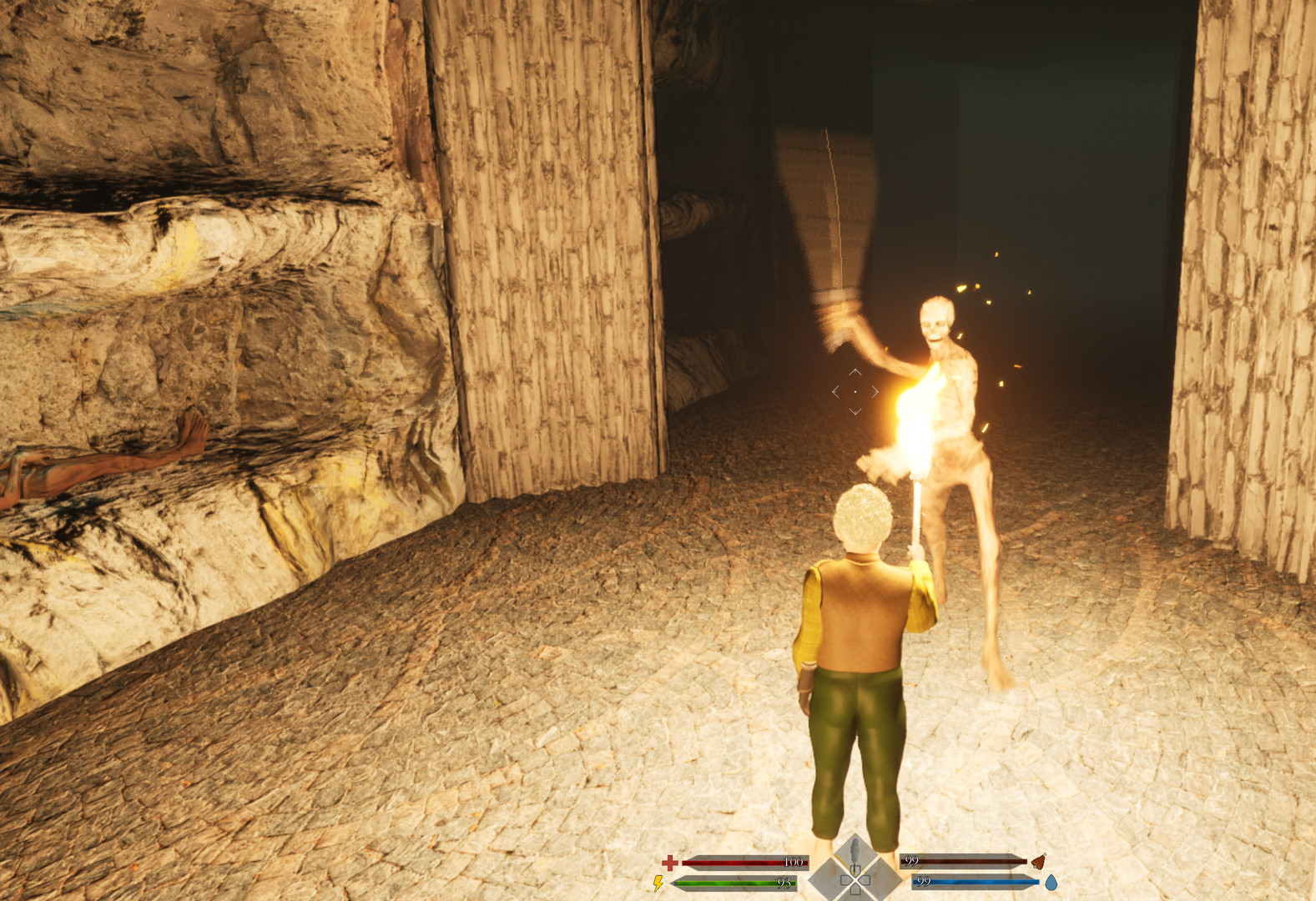
Task: Click the up chevron of the crosshair
Action: pos(855,372)
